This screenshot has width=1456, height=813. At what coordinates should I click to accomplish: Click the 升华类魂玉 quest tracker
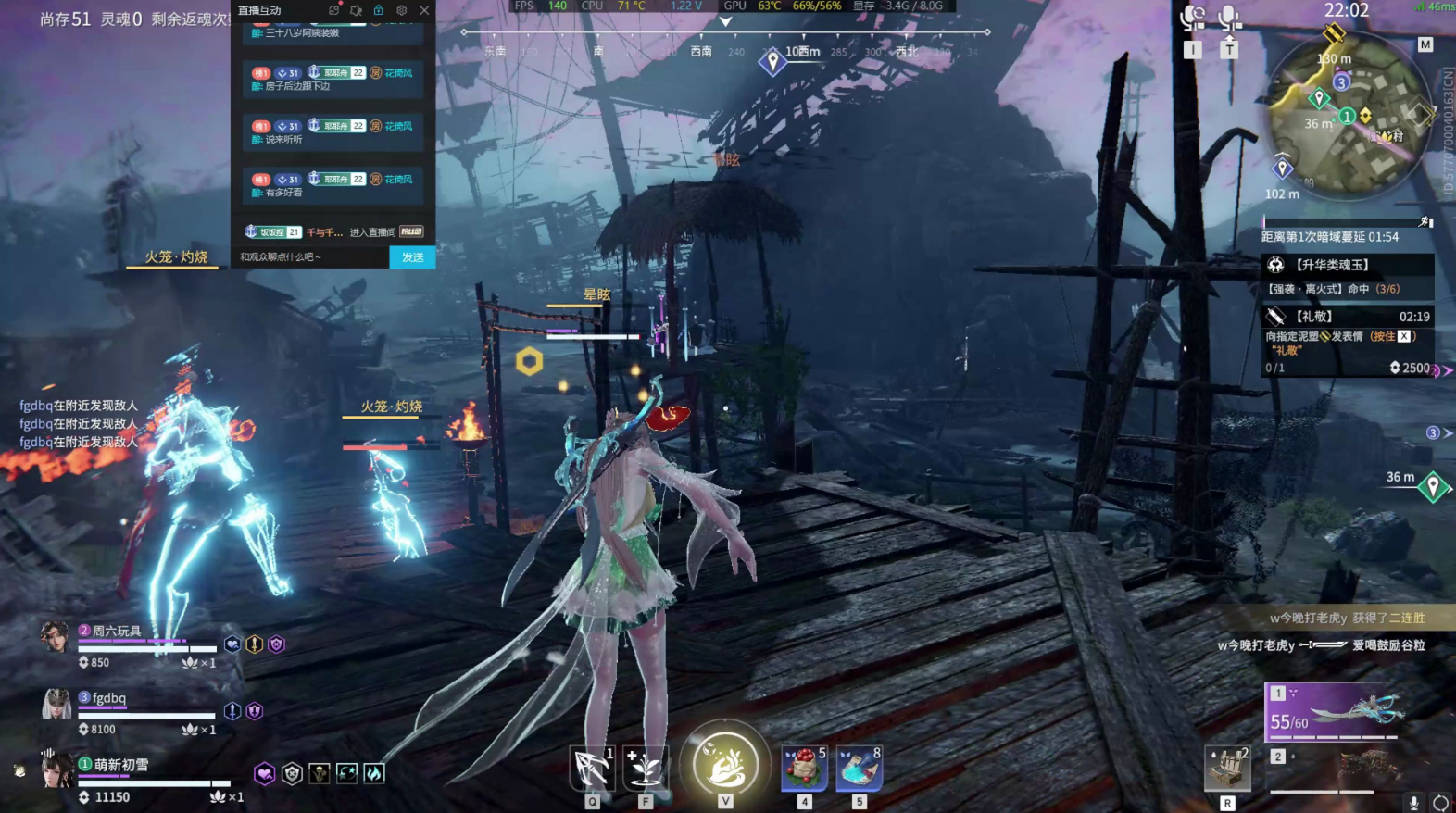[1348, 266]
